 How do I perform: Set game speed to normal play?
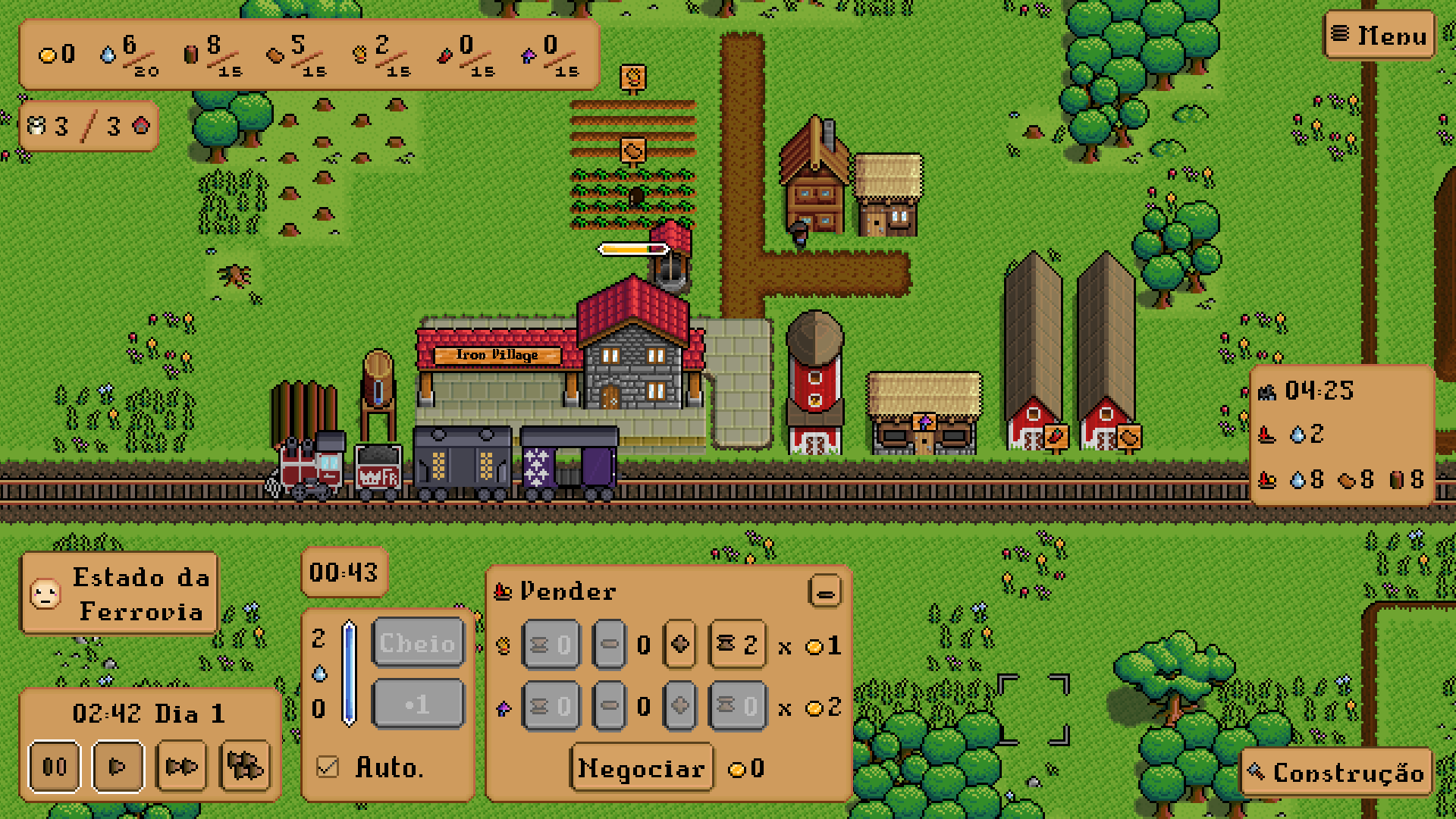pyautogui.click(x=118, y=767)
